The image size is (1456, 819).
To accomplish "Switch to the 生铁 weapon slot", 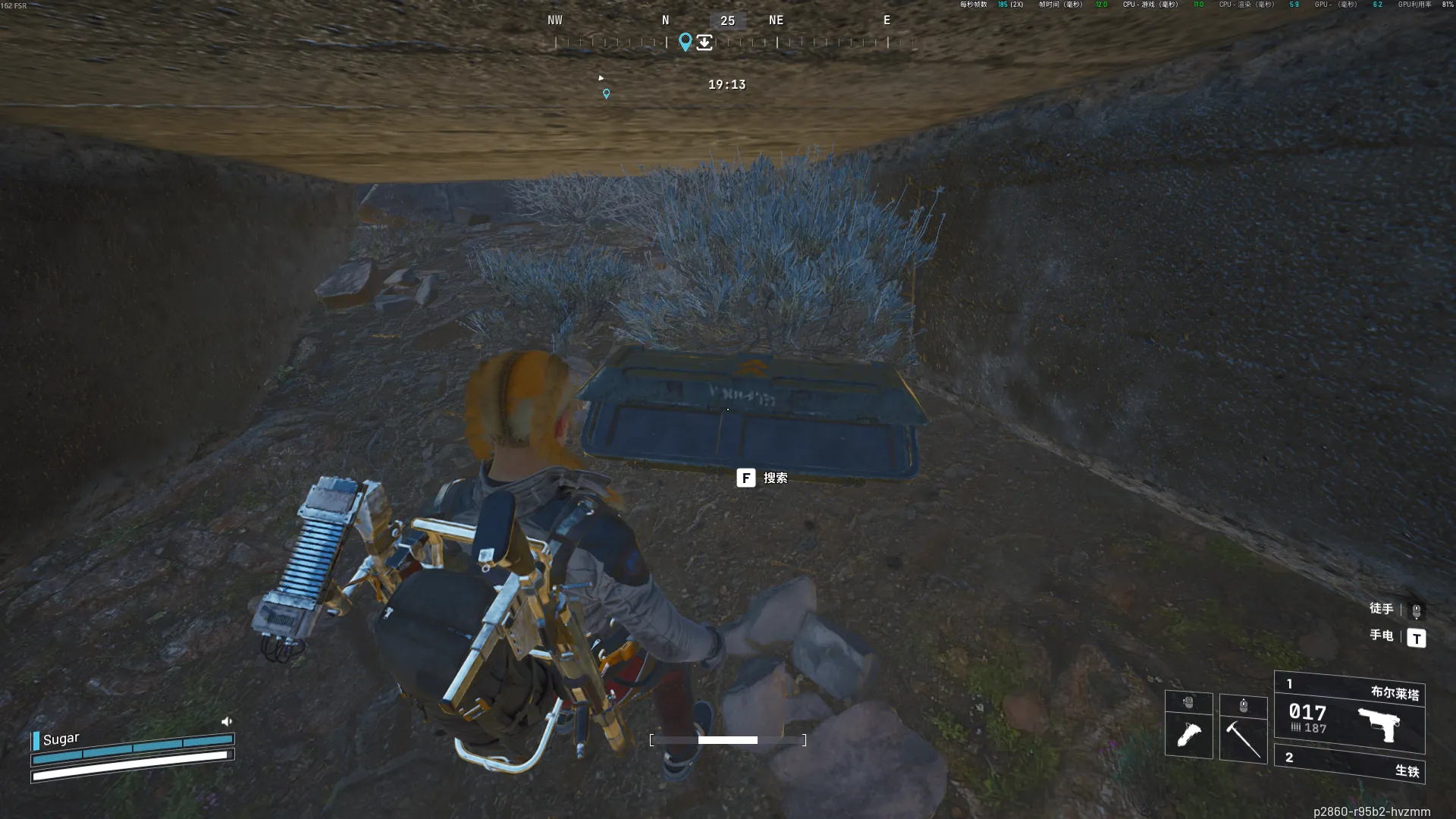I will pos(1350,764).
